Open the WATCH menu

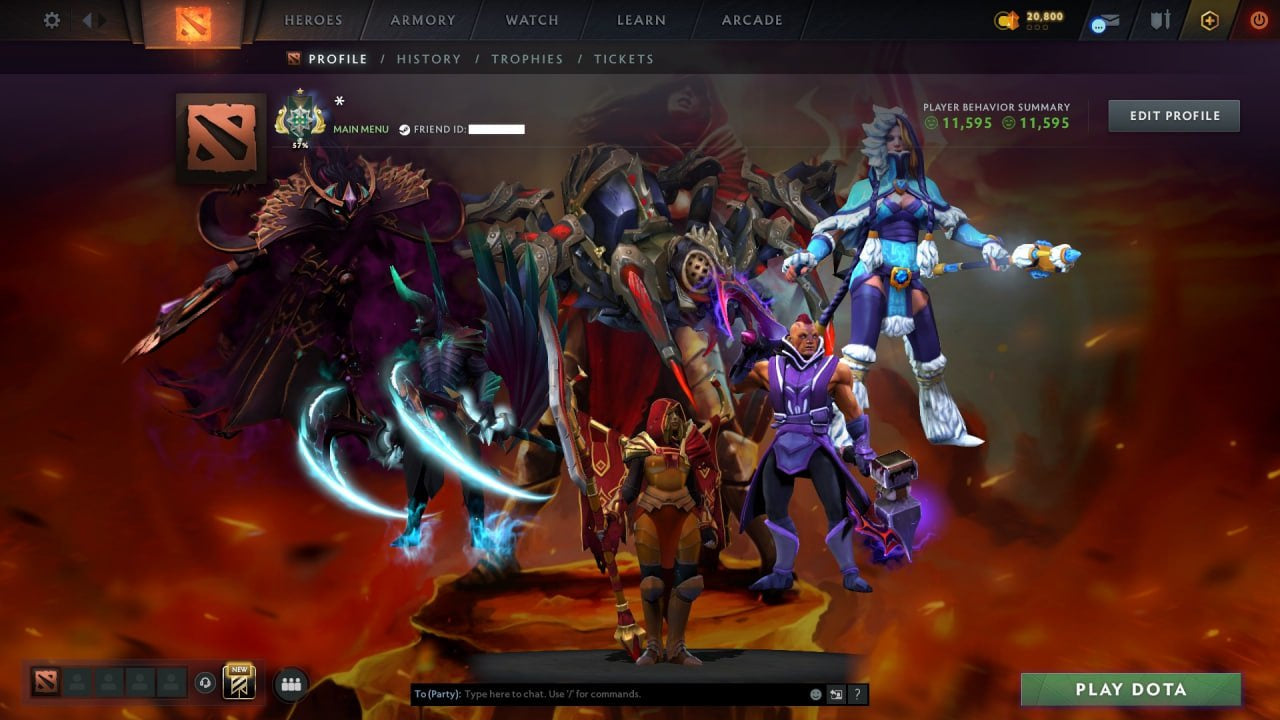(531, 19)
